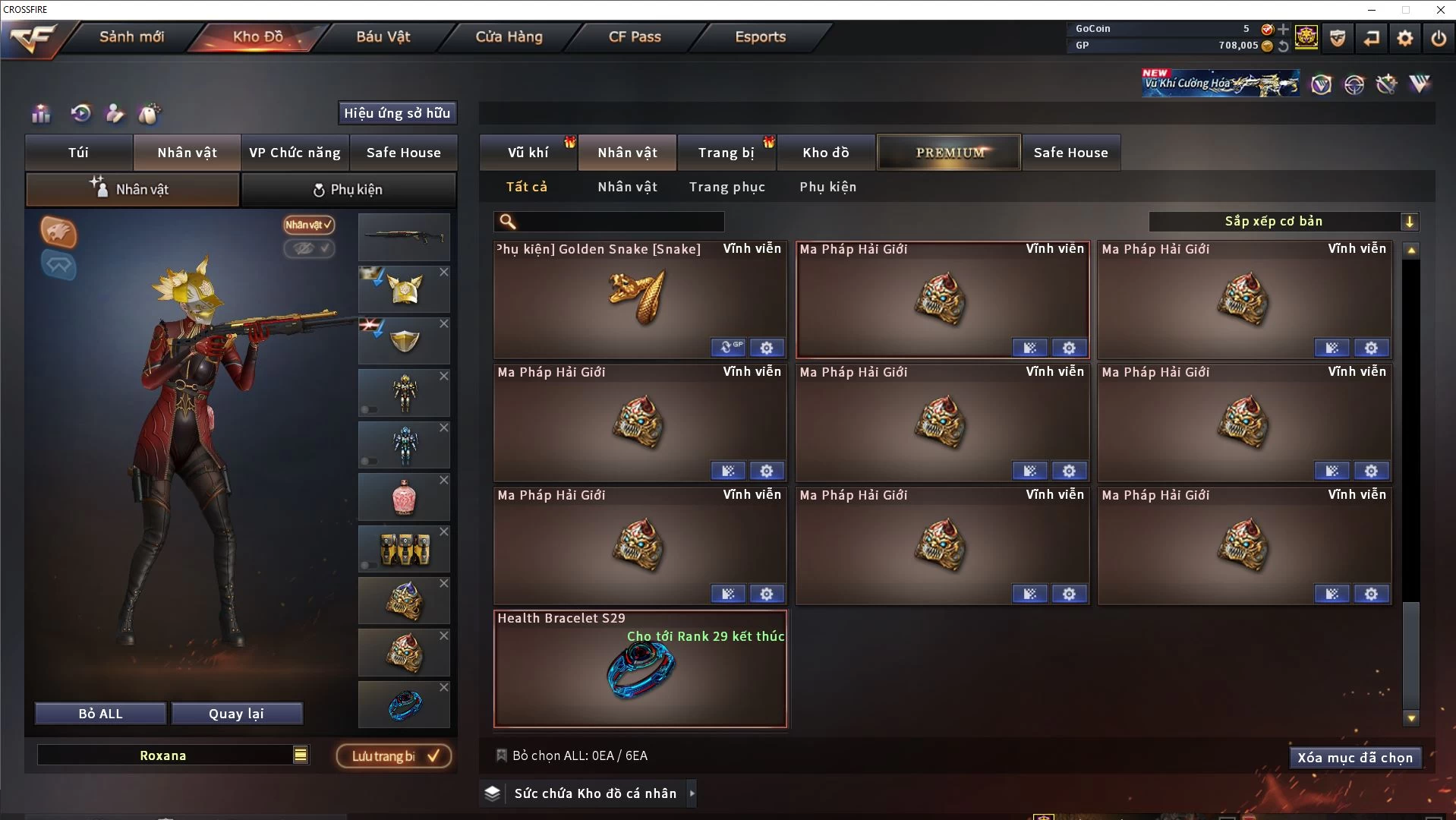Go to the Cửa Hàng shop
This screenshot has height=820, width=1456.
point(509,36)
